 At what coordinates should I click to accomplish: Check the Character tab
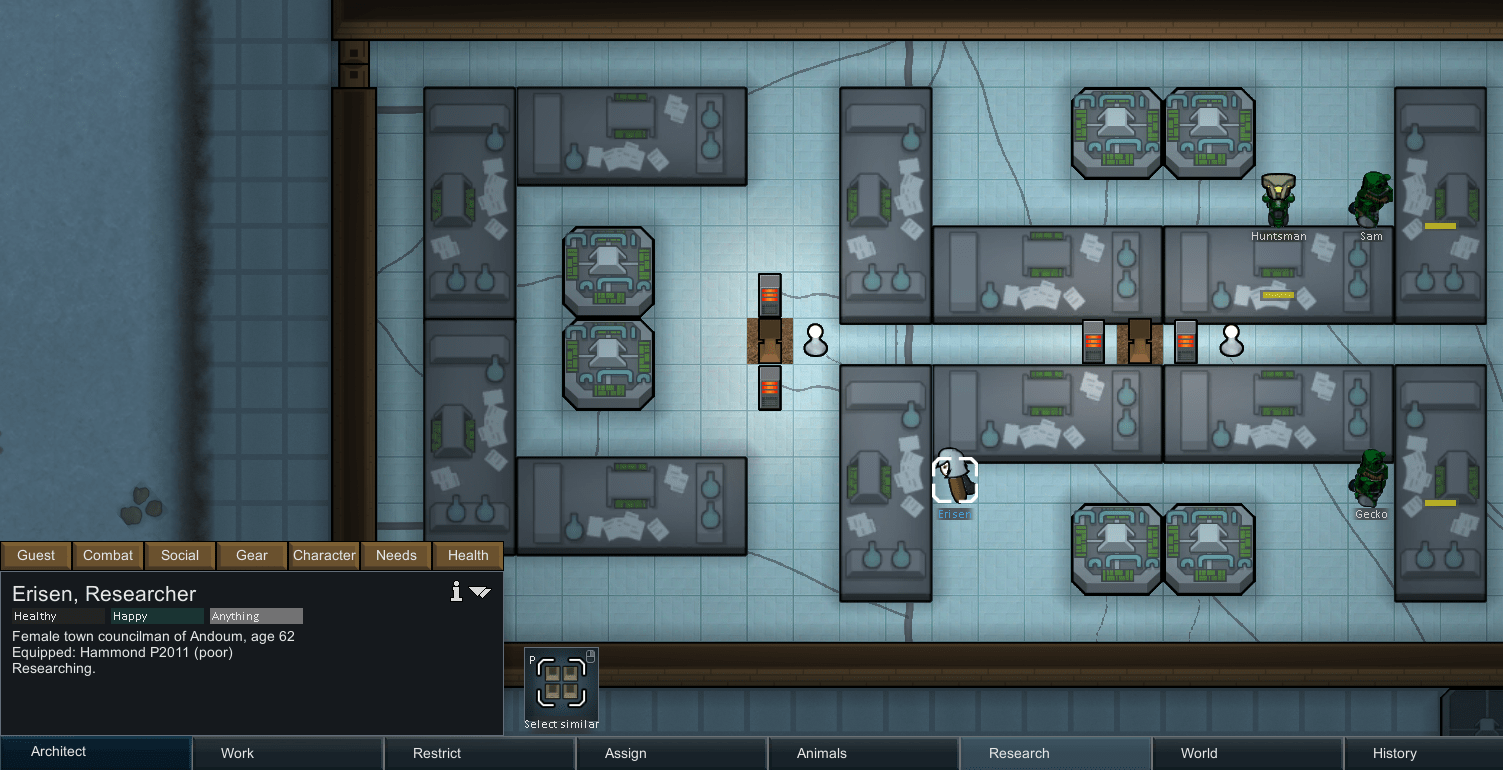(x=324, y=555)
